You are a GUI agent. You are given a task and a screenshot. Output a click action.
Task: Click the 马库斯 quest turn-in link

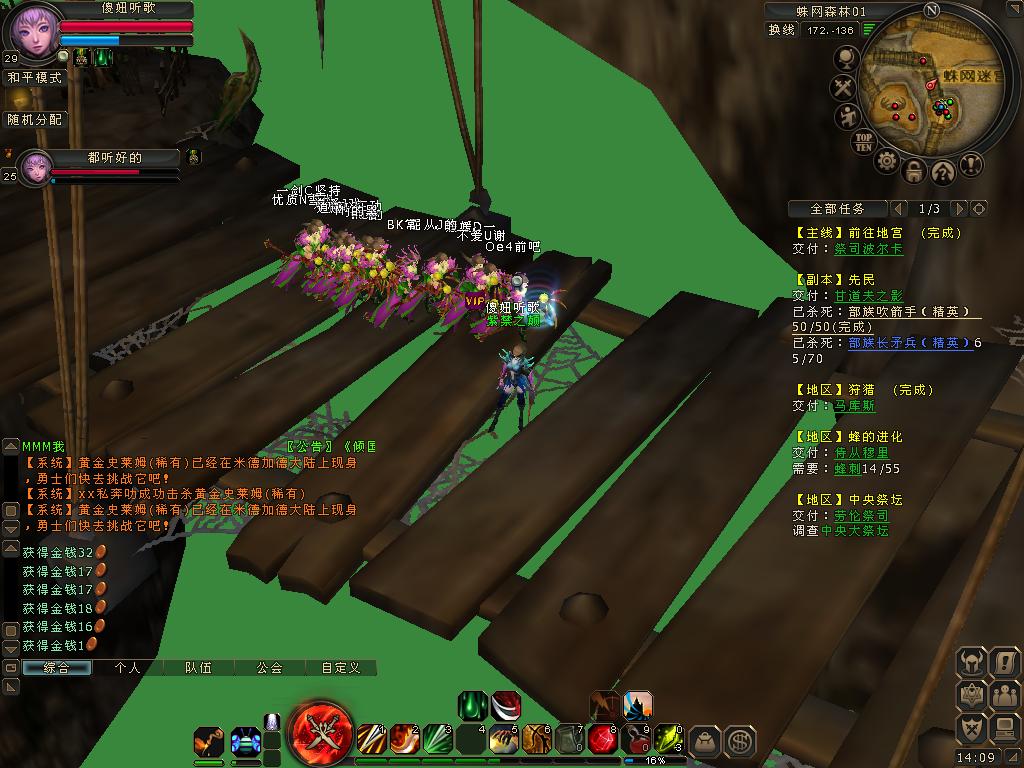[854, 406]
